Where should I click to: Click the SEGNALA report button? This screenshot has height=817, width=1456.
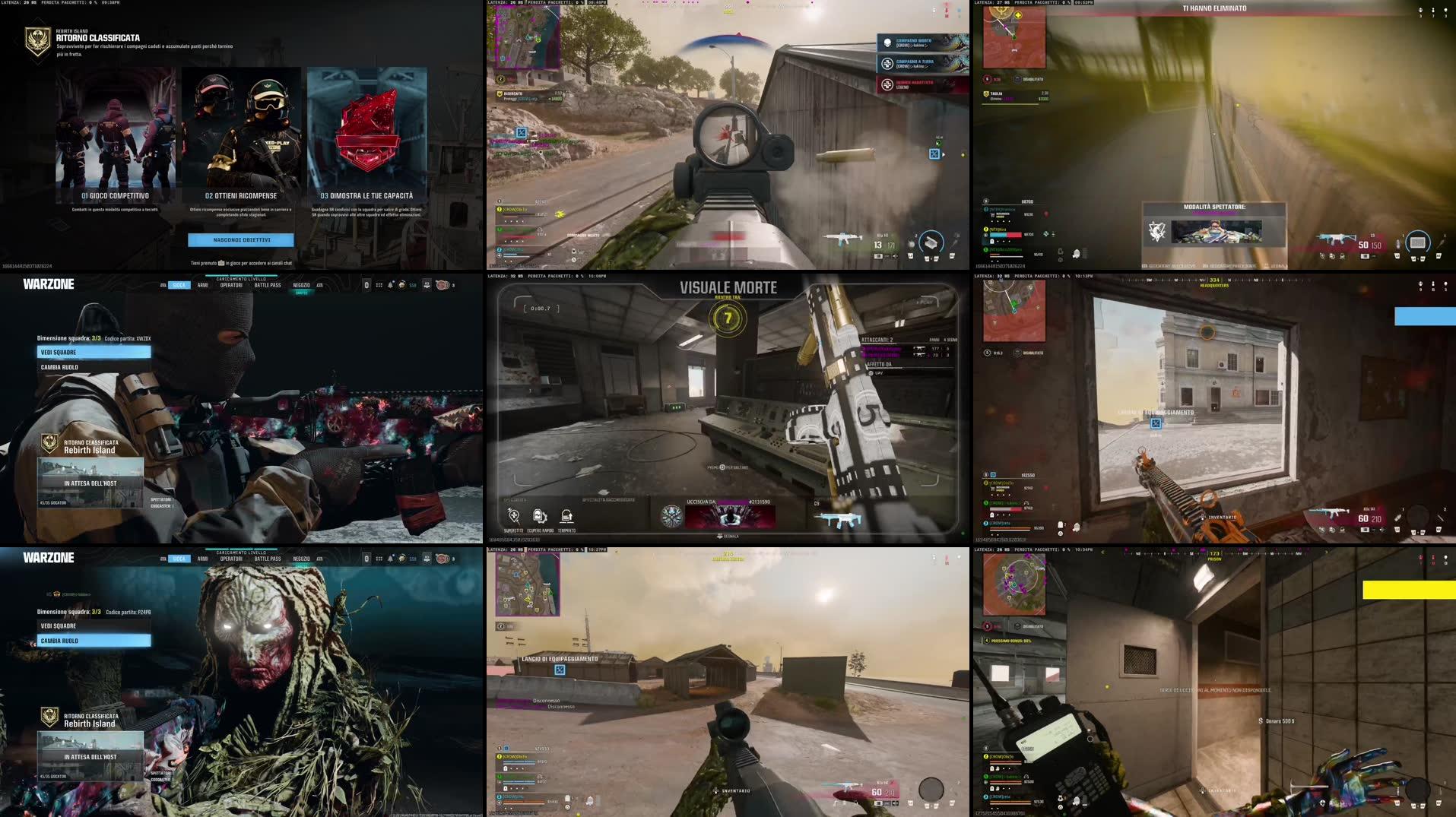(727, 536)
